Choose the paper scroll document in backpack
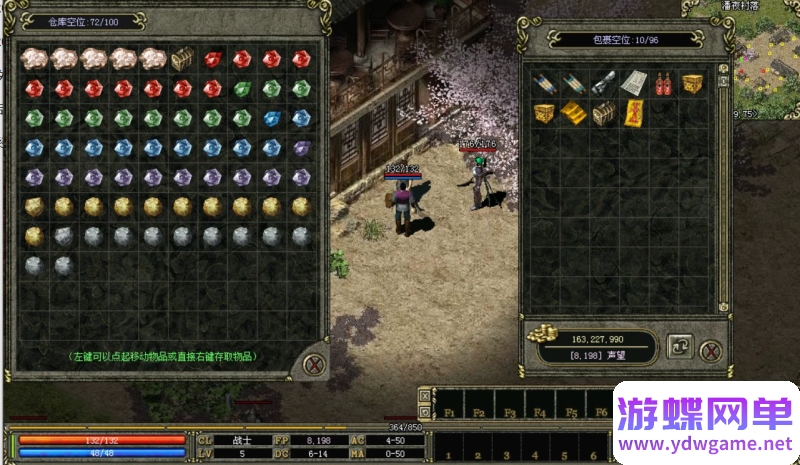 (x=631, y=83)
